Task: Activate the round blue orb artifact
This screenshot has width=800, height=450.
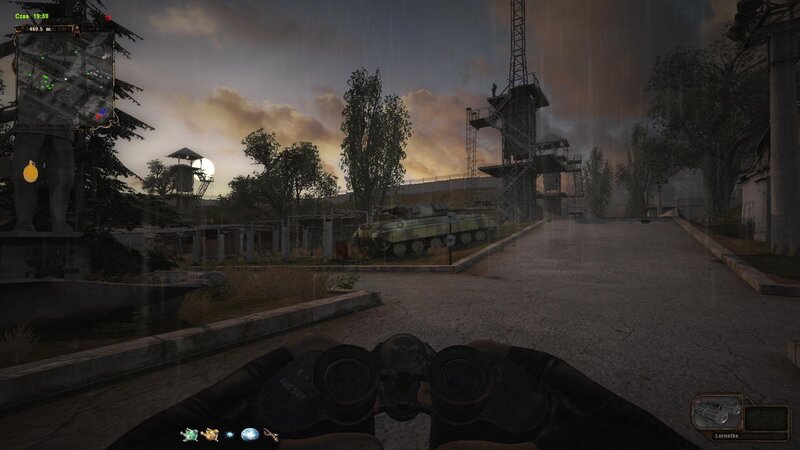Action: point(249,434)
